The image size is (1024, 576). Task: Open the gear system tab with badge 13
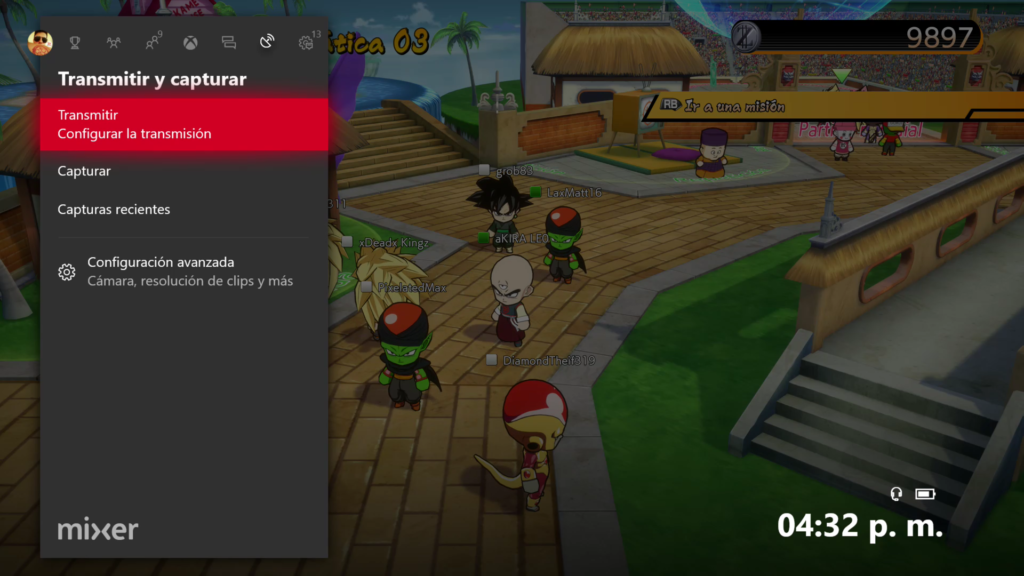[306, 42]
